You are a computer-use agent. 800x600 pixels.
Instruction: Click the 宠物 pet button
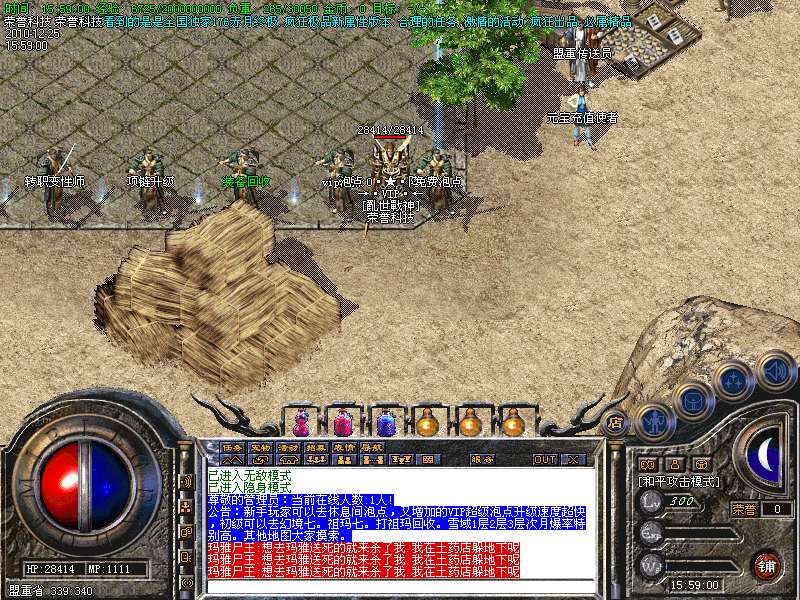tap(261, 446)
